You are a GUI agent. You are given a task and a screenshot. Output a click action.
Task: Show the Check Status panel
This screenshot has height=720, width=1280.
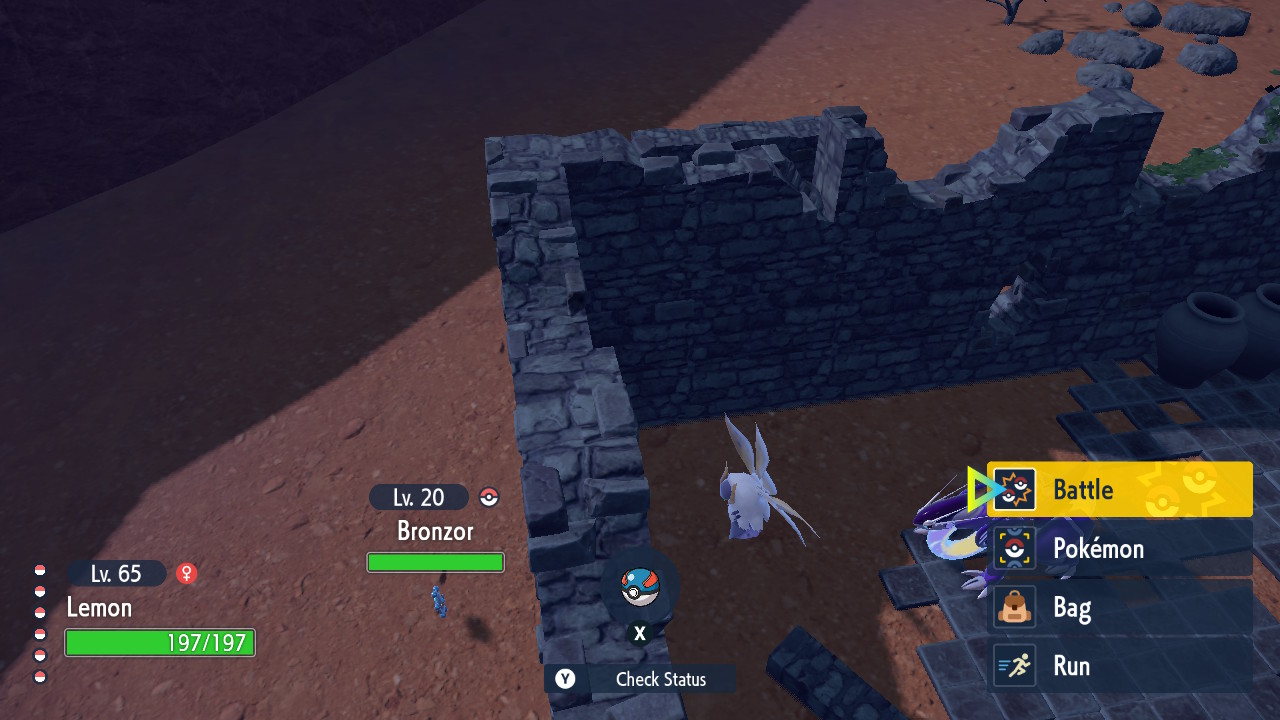(640, 679)
